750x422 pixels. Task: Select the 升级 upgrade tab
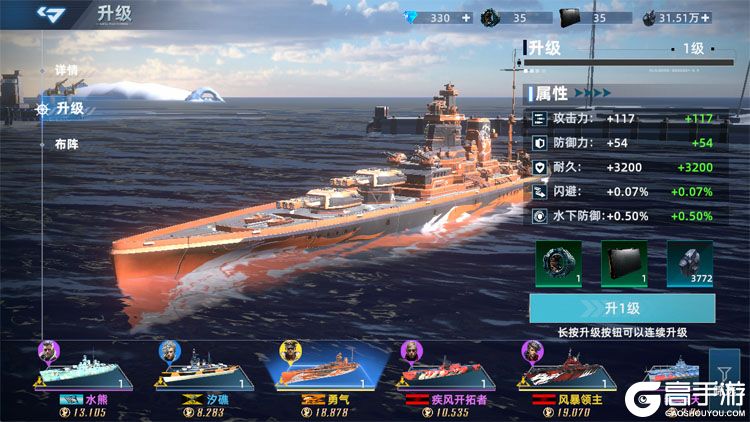click(68, 108)
